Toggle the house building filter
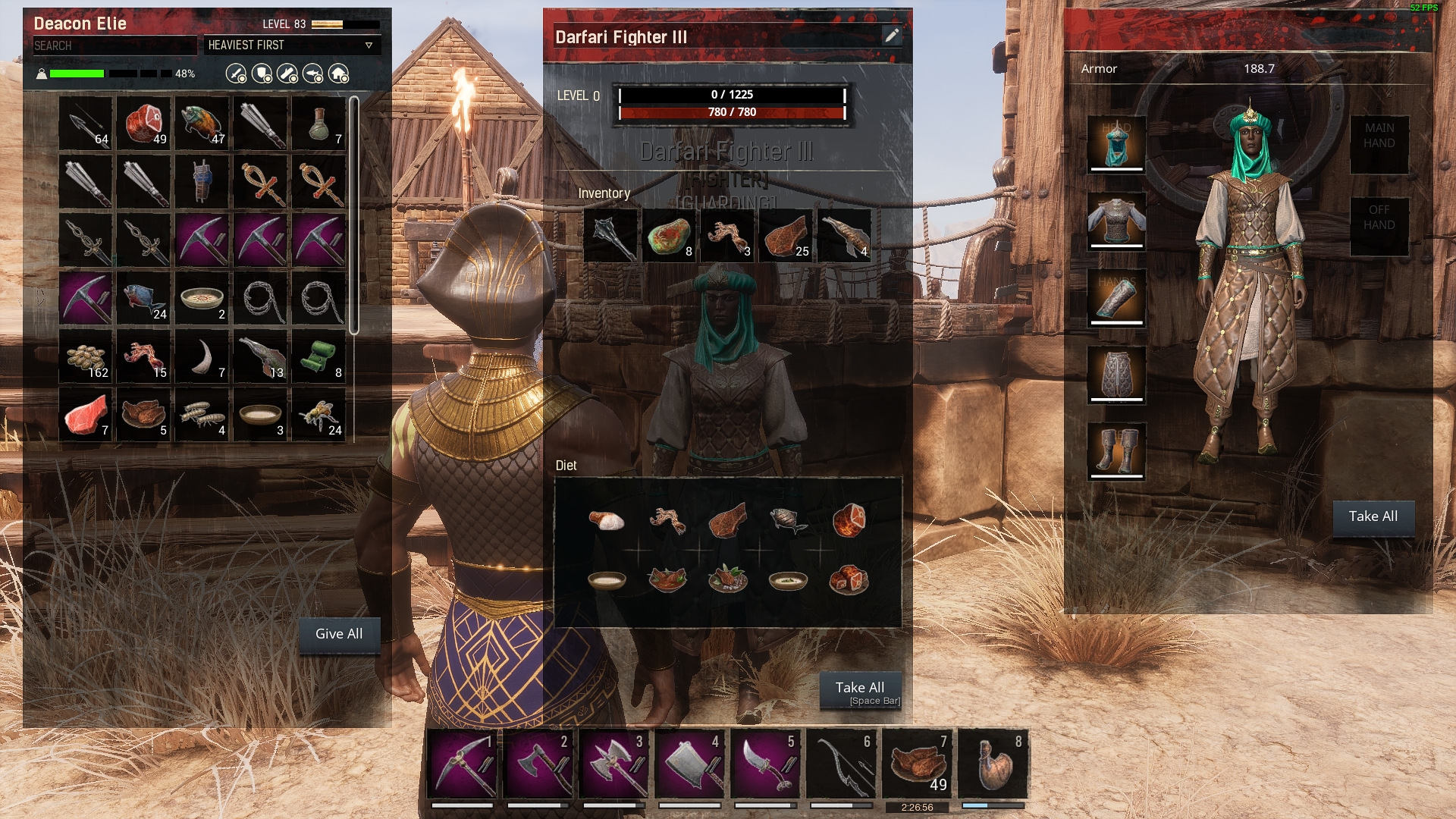This screenshot has height=819, width=1456. click(340, 74)
